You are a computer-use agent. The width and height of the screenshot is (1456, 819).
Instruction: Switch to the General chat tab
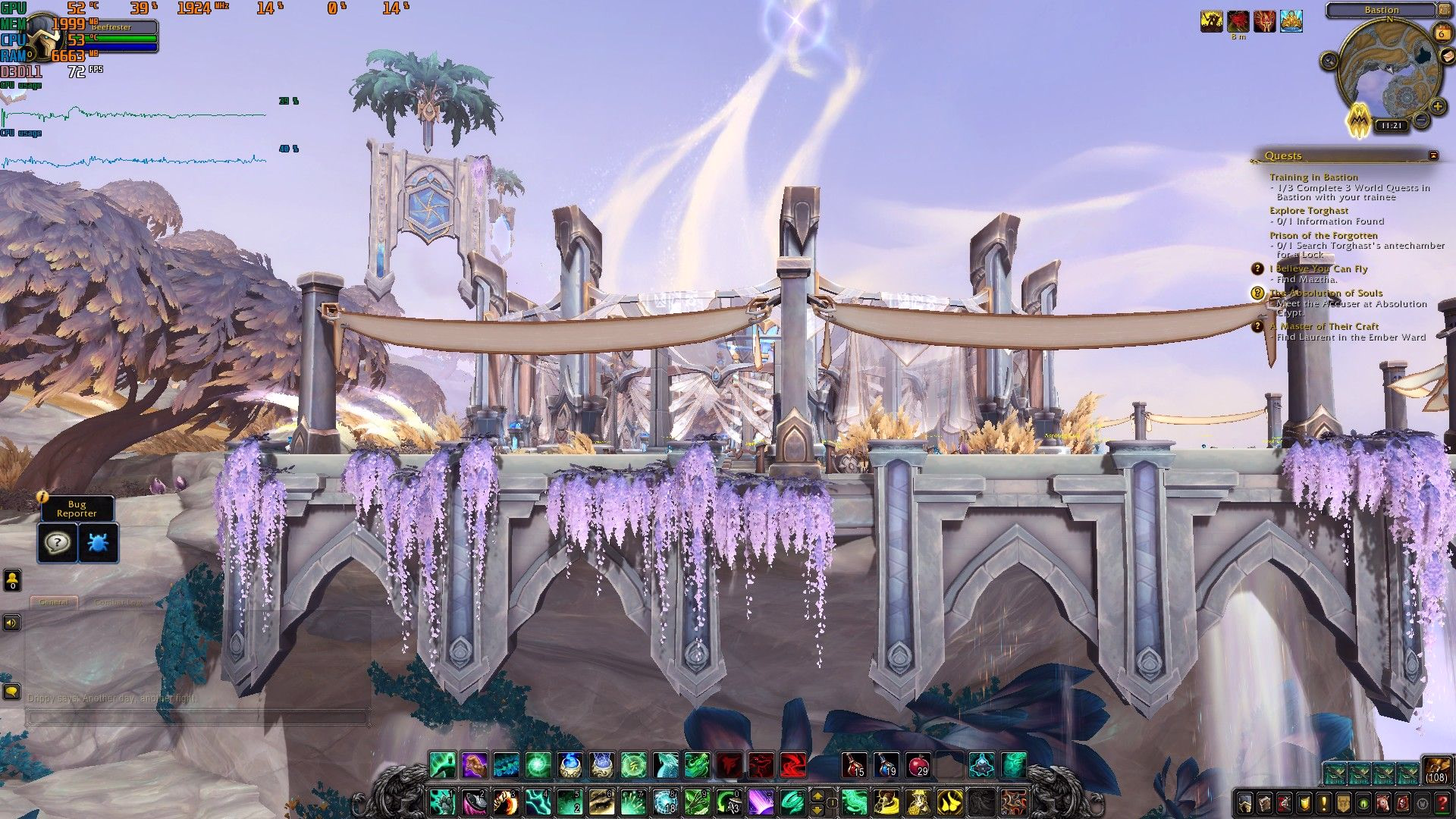coord(54,602)
